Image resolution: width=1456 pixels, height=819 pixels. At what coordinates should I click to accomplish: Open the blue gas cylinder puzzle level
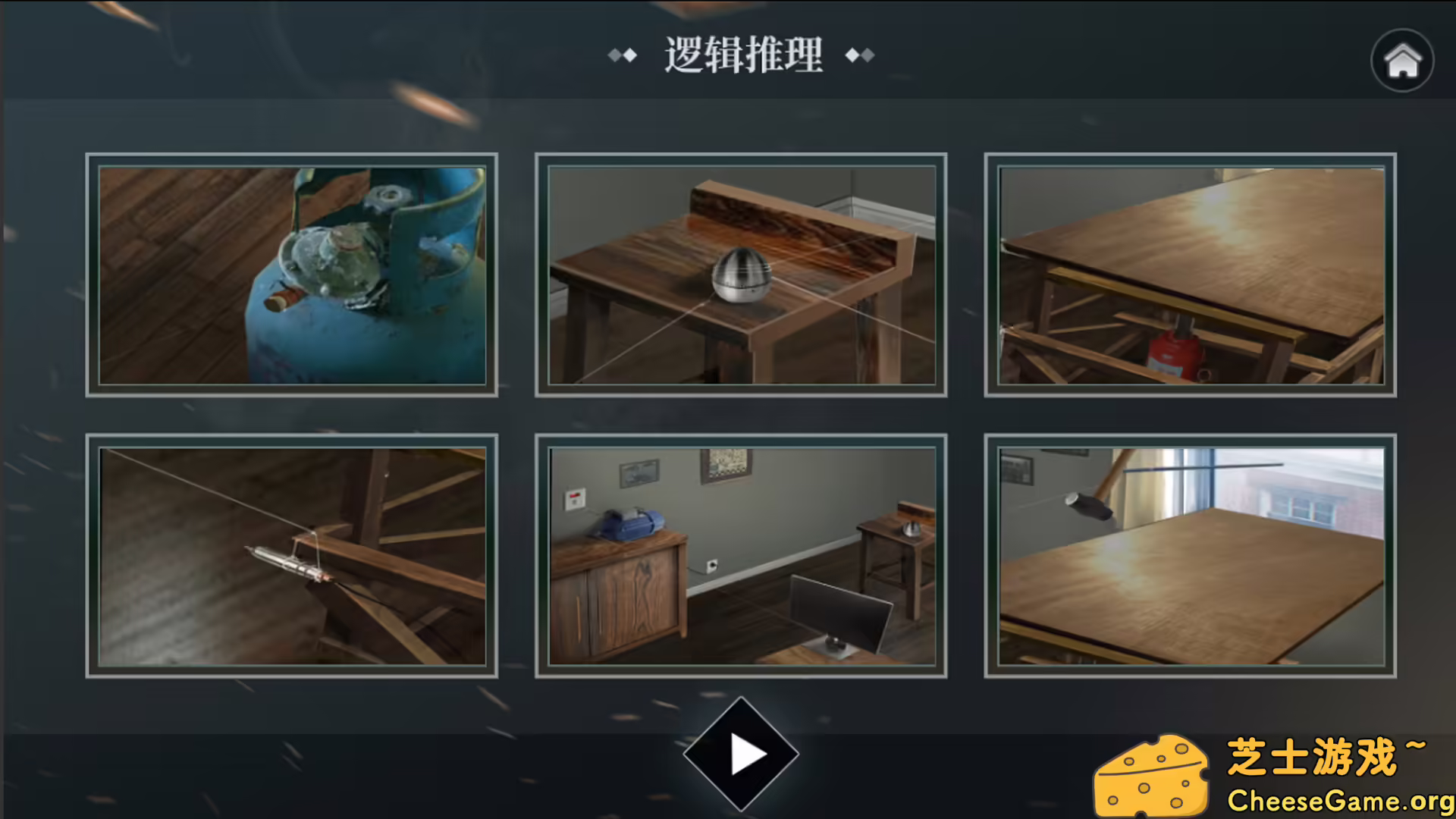pos(292,275)
